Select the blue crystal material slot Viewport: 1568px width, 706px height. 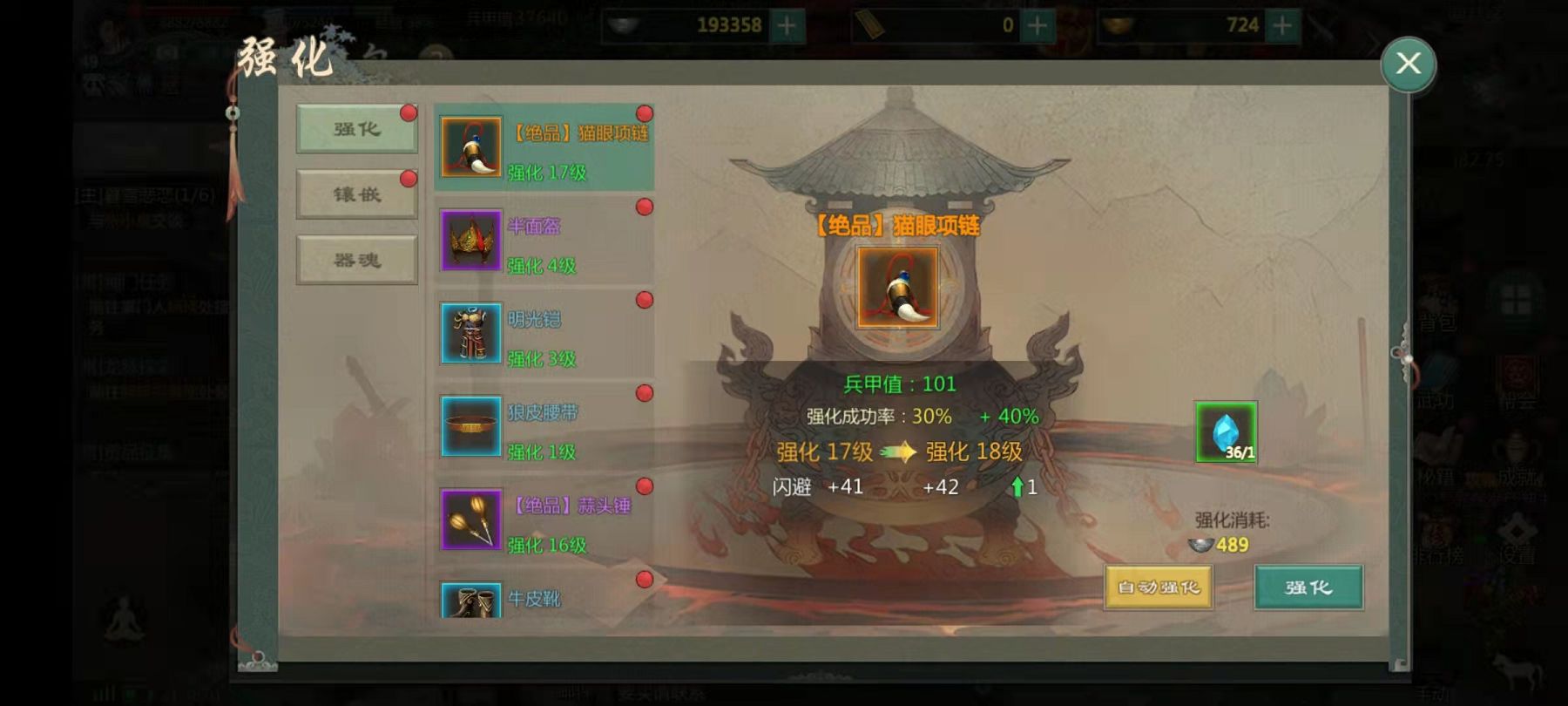(1226, 431)
